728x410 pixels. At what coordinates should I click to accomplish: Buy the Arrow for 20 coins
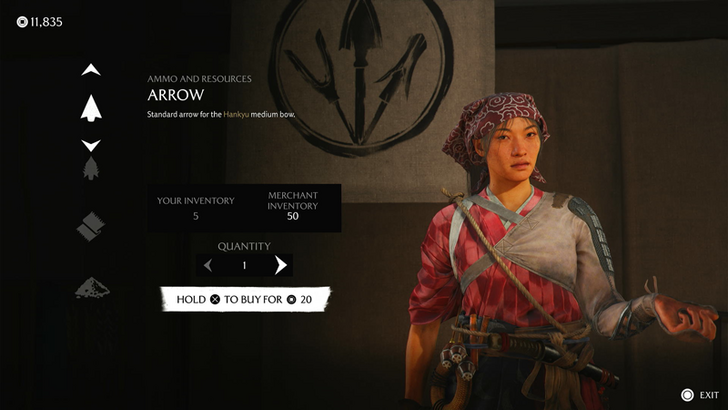pyautogui.click(x=245, y=298)
